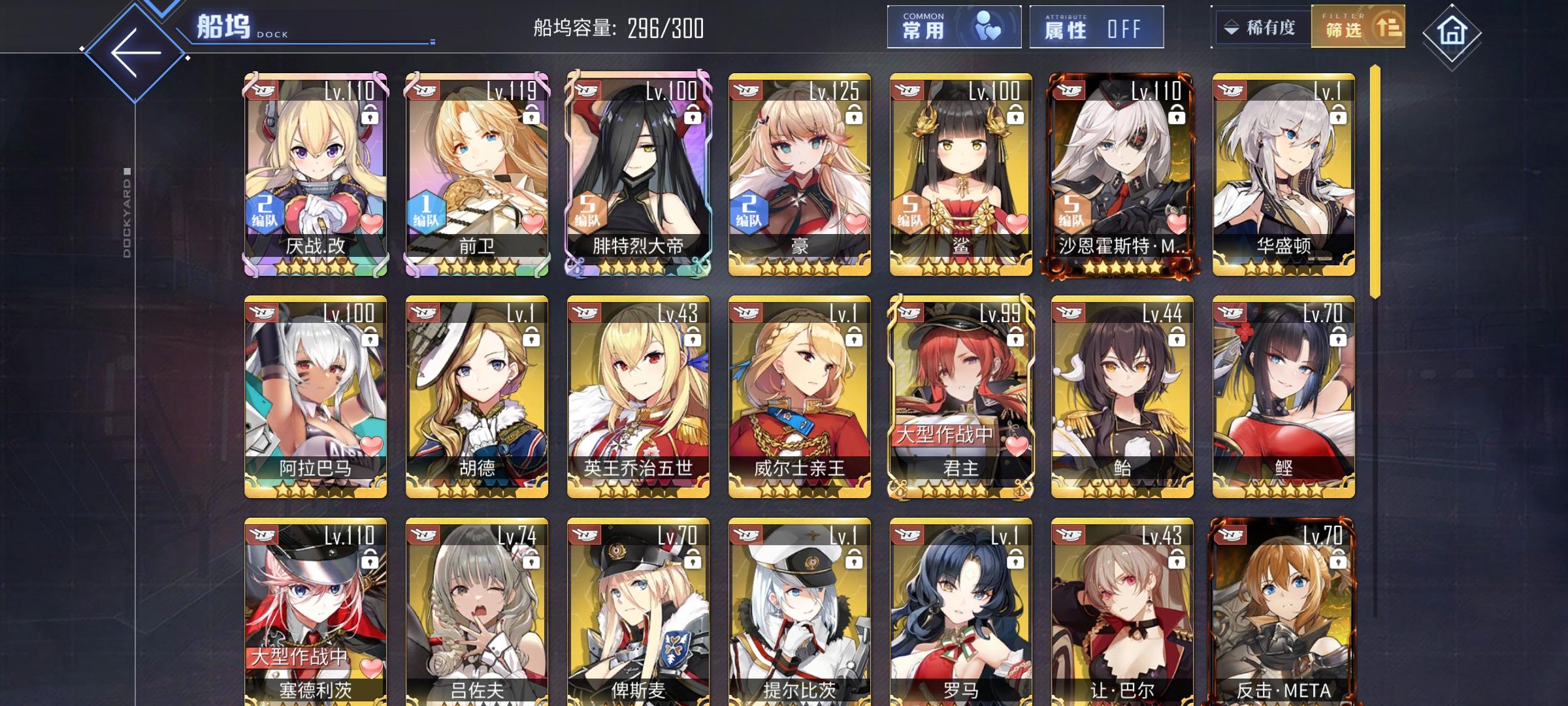This screenshot has height=706, width=1568.
Task: Toggle the 属性 attribute display OFF switch
Action: coord(1096,27)
